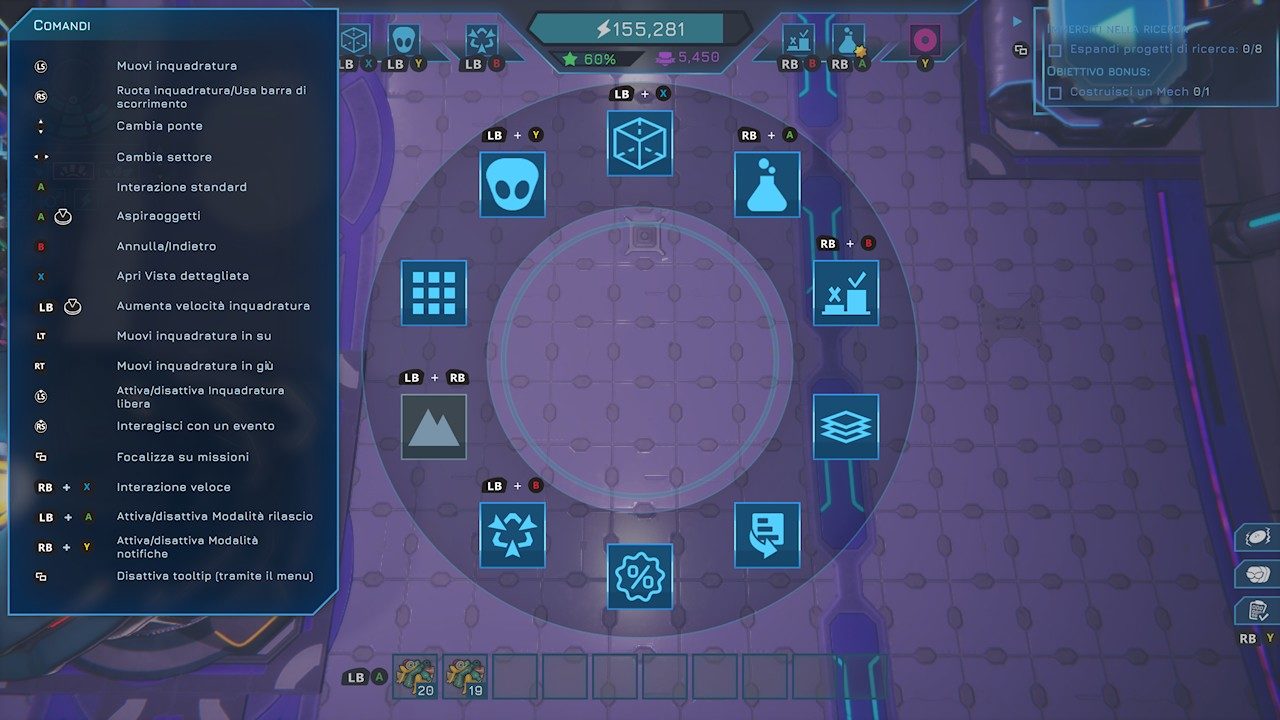Select the podium checklist icon in the wheel
1280x720 pixels.
pyautogui.click(x=846, y=293)
